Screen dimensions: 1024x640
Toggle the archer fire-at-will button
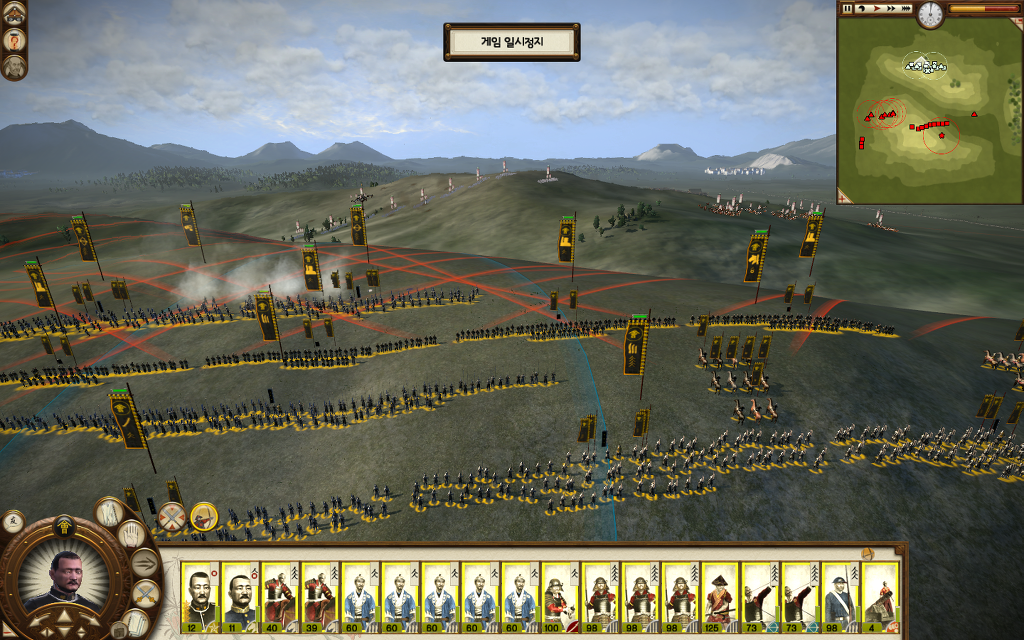click(x=204, y=517)
